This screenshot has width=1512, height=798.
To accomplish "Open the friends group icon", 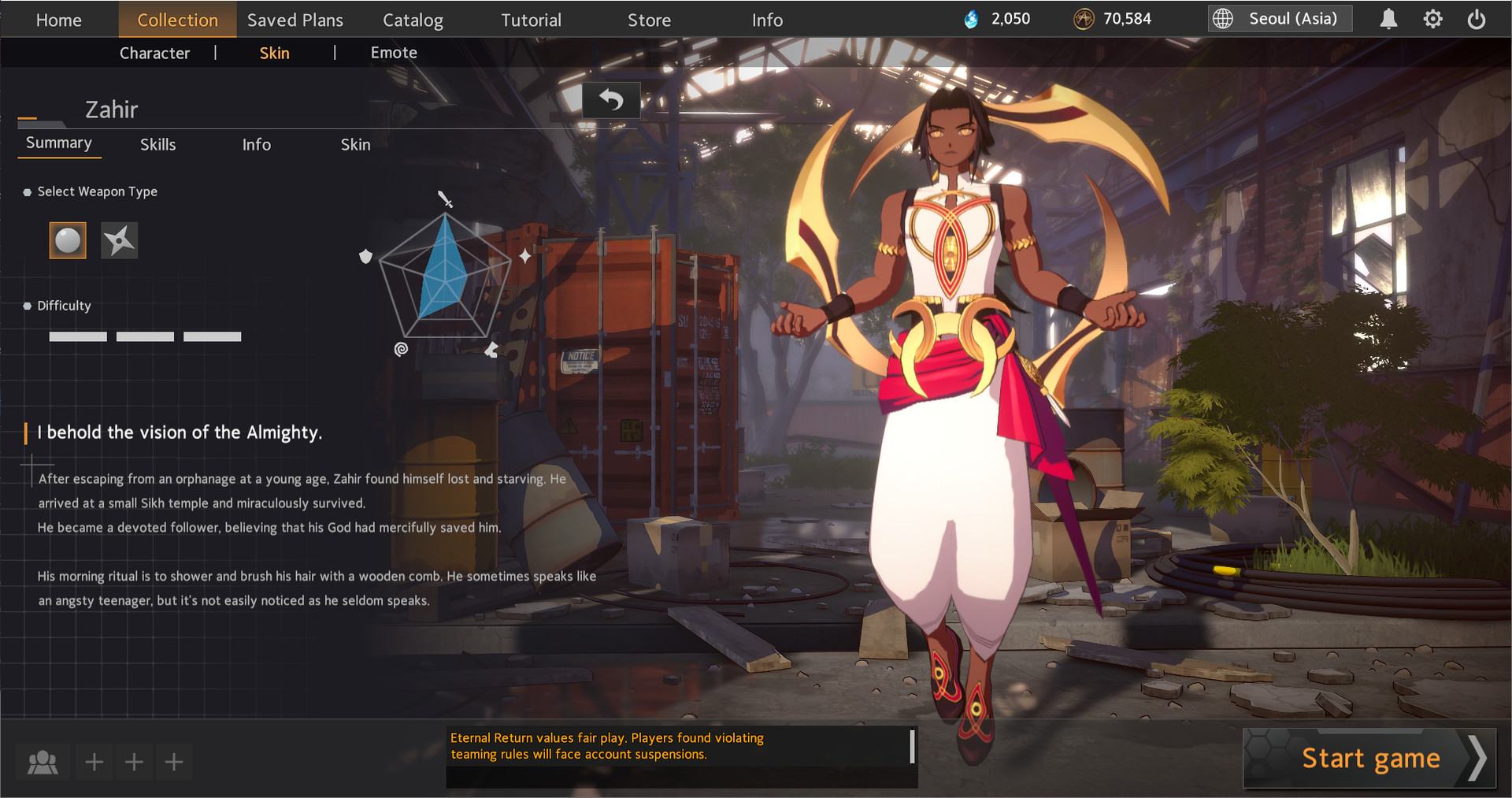I will [x=43, y=762].
